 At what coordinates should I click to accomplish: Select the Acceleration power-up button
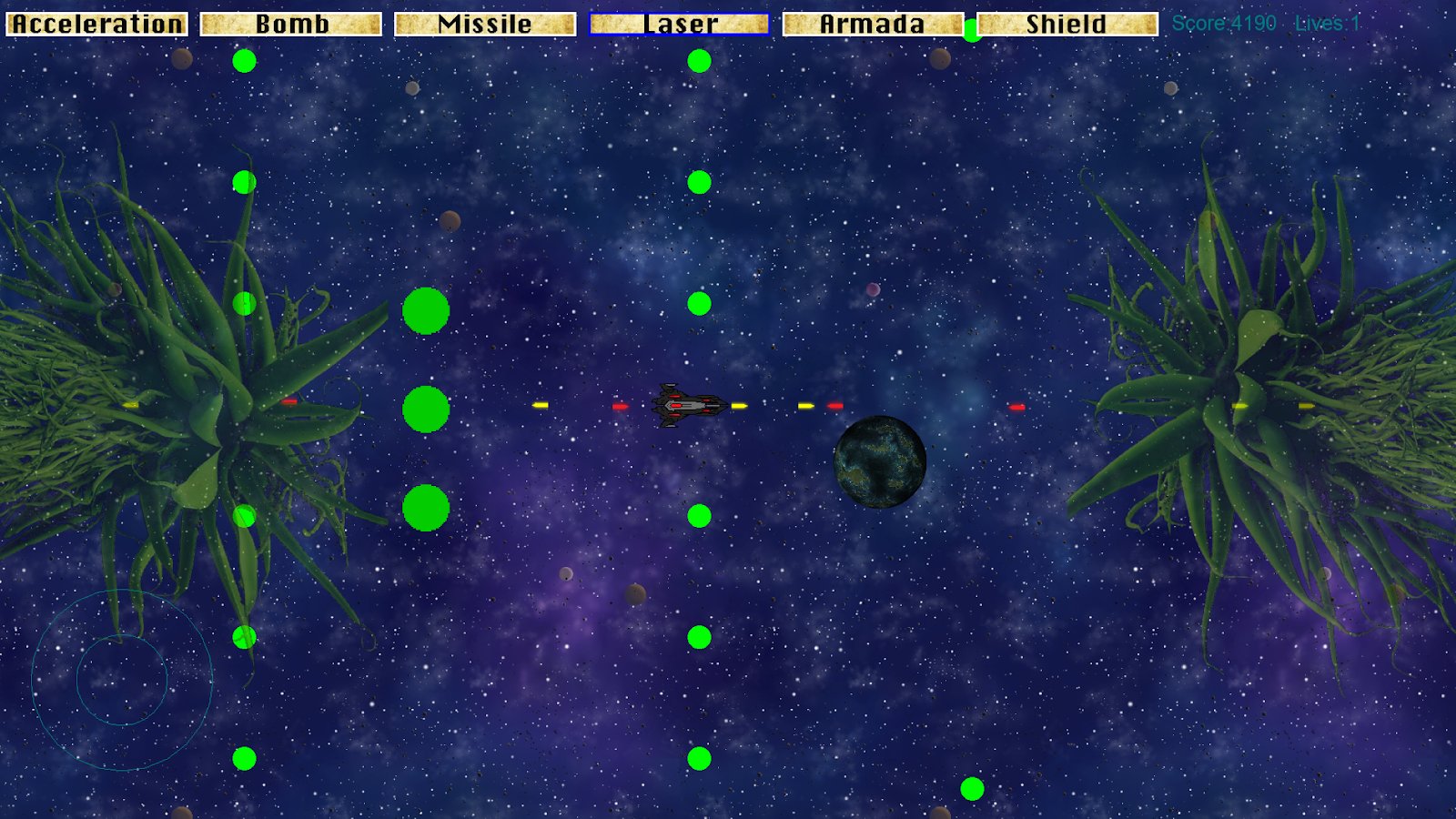pyautogui.click(x=97, y=24)
